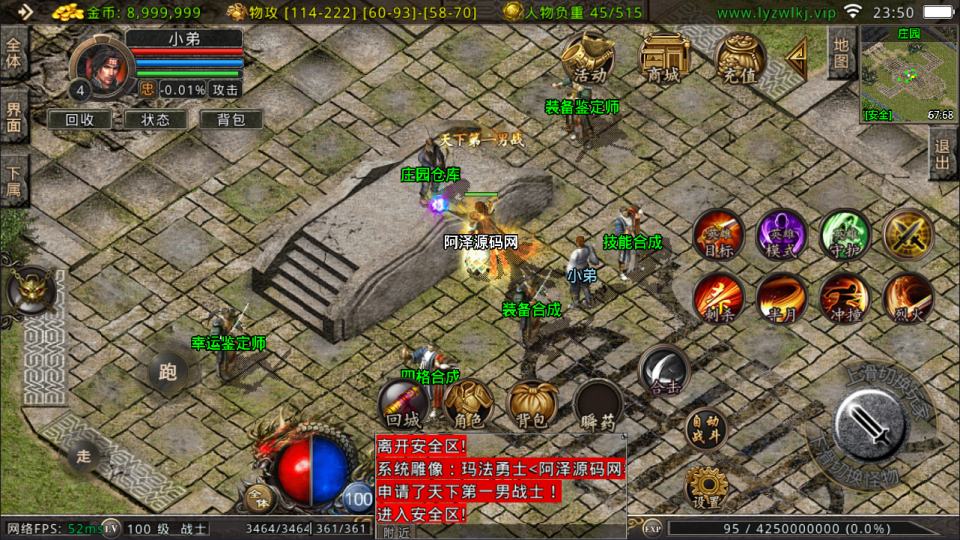This screenshot has width=960, height=540.
Task: Click the 庄园 minimap
Action: (x=907, y=75)
